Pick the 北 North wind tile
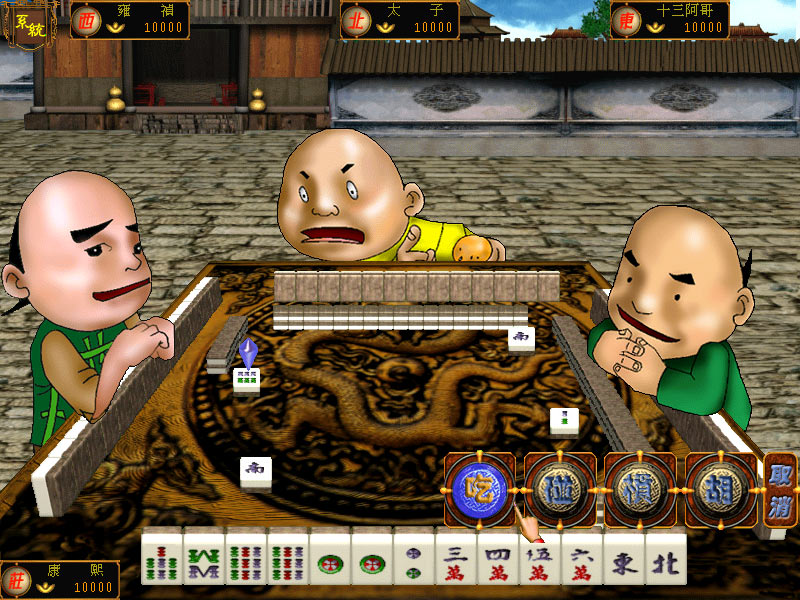Image resolution: width=800 pixels, height=600 pixels. pos(666,557)
